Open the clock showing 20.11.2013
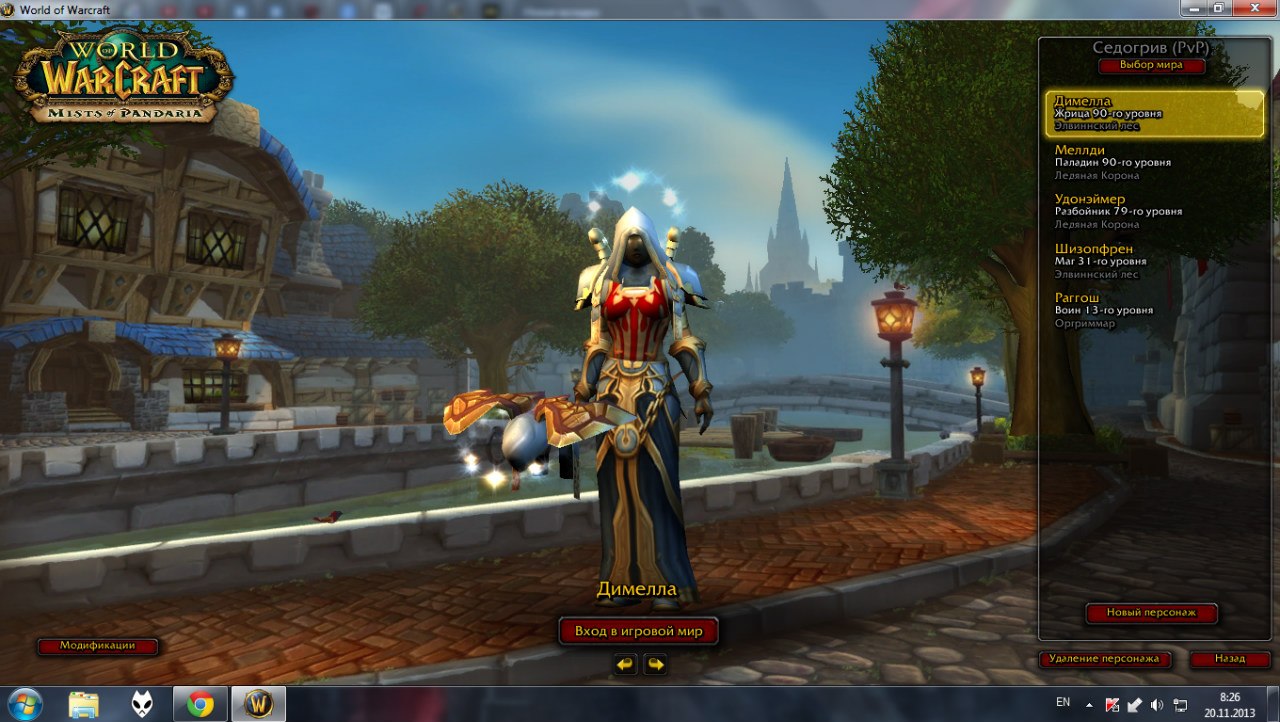This screenshot has height=722, width=1280. 1228,705
